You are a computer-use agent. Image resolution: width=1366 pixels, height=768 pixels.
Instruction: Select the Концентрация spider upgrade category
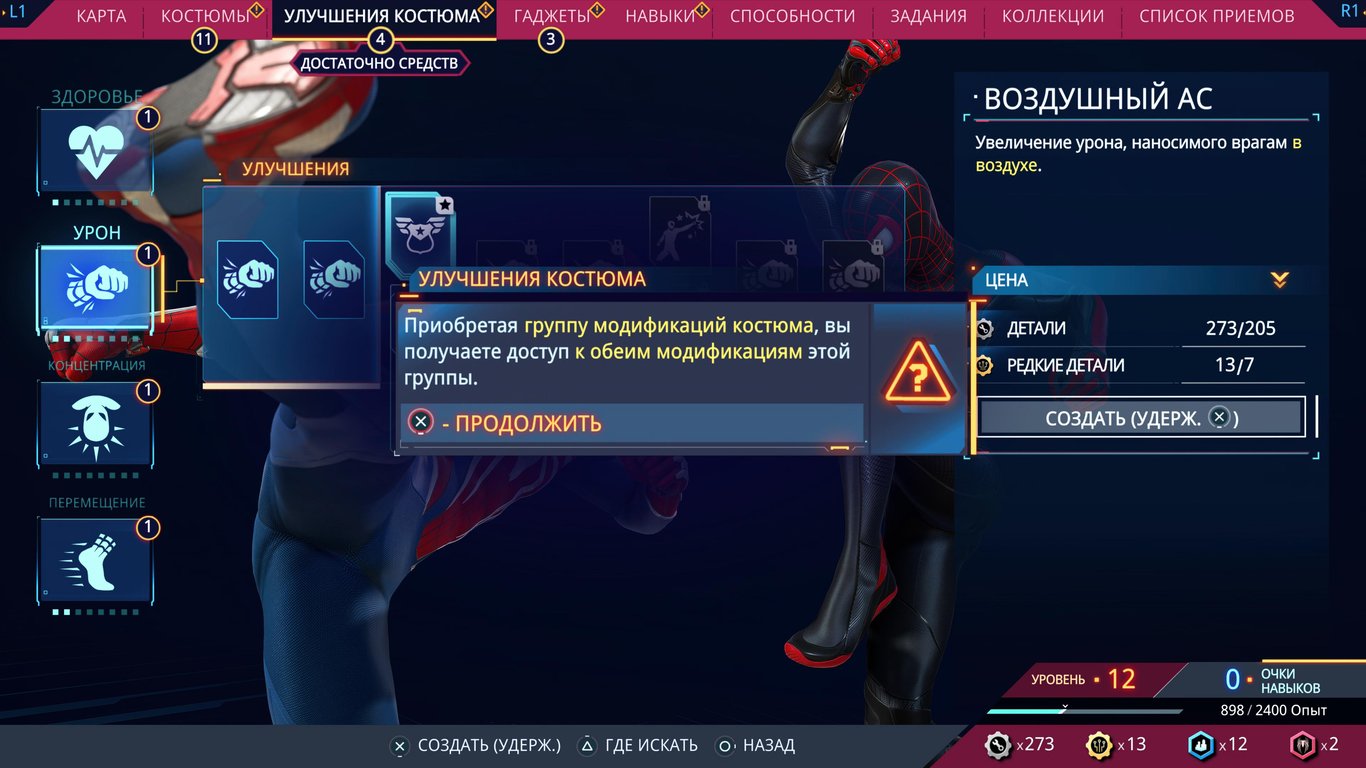96,423
